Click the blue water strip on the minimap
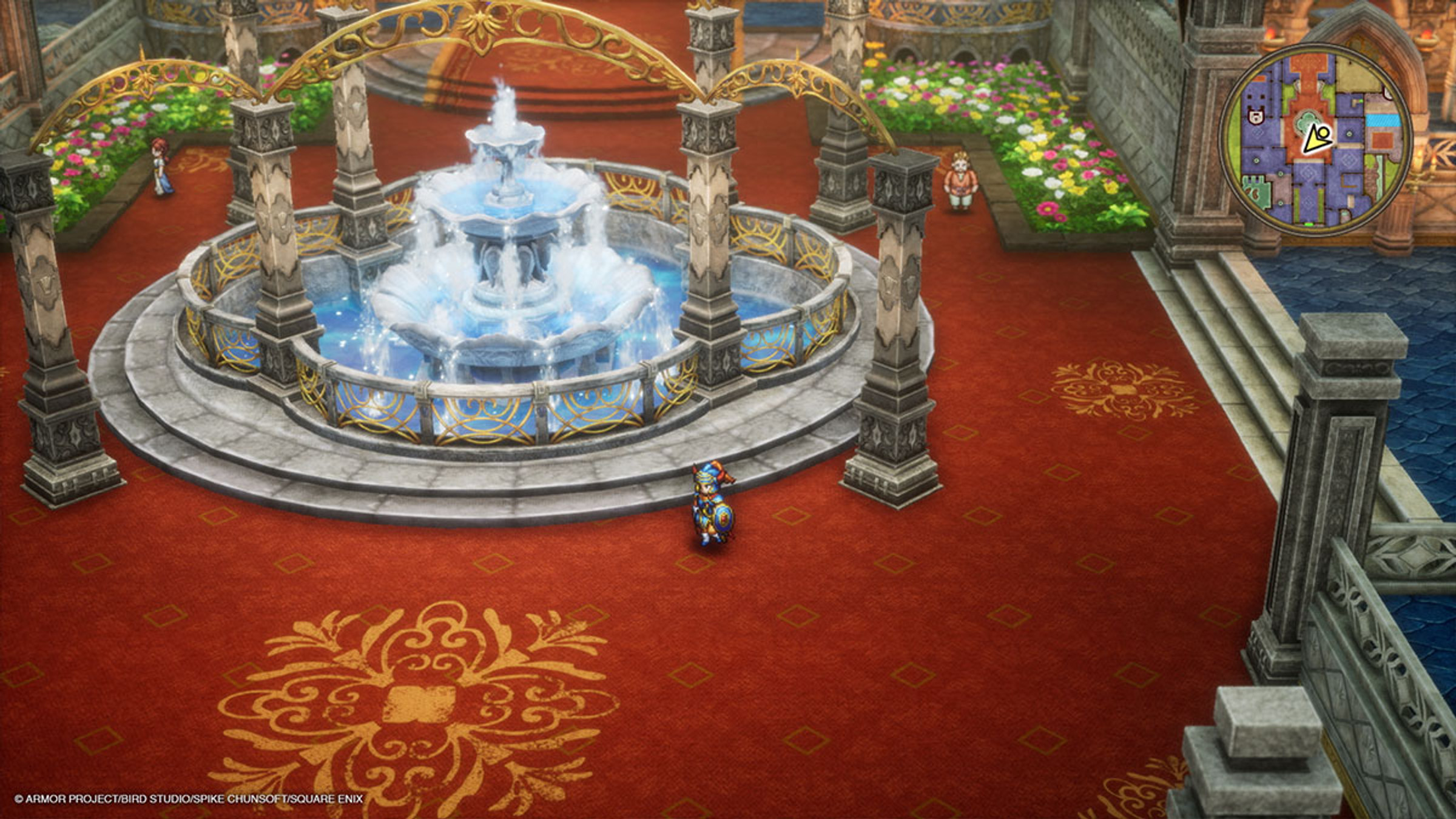This screenshot has width=1456, height=819. coord(1382,121)
